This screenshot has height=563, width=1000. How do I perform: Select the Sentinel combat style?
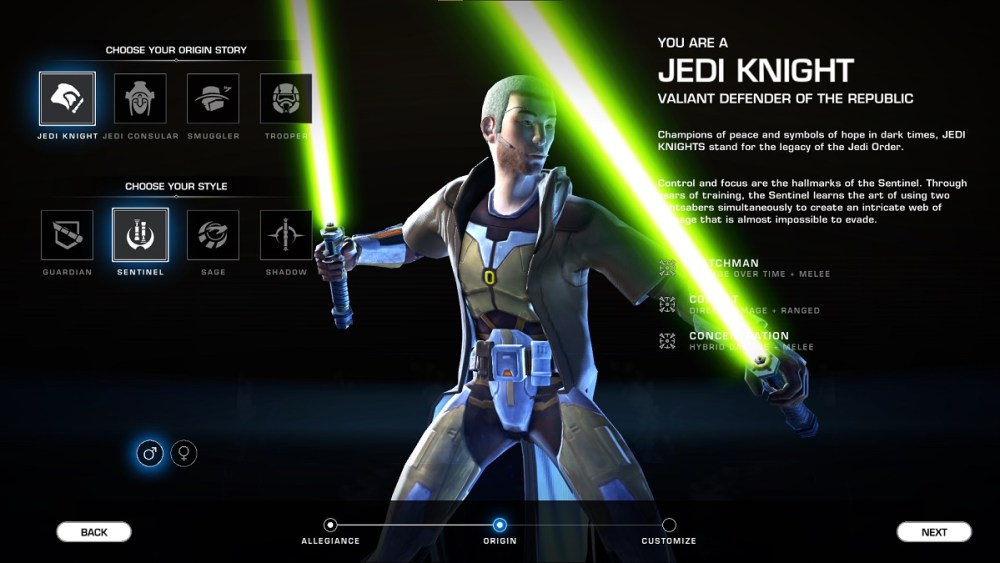(x=140, y=235)
